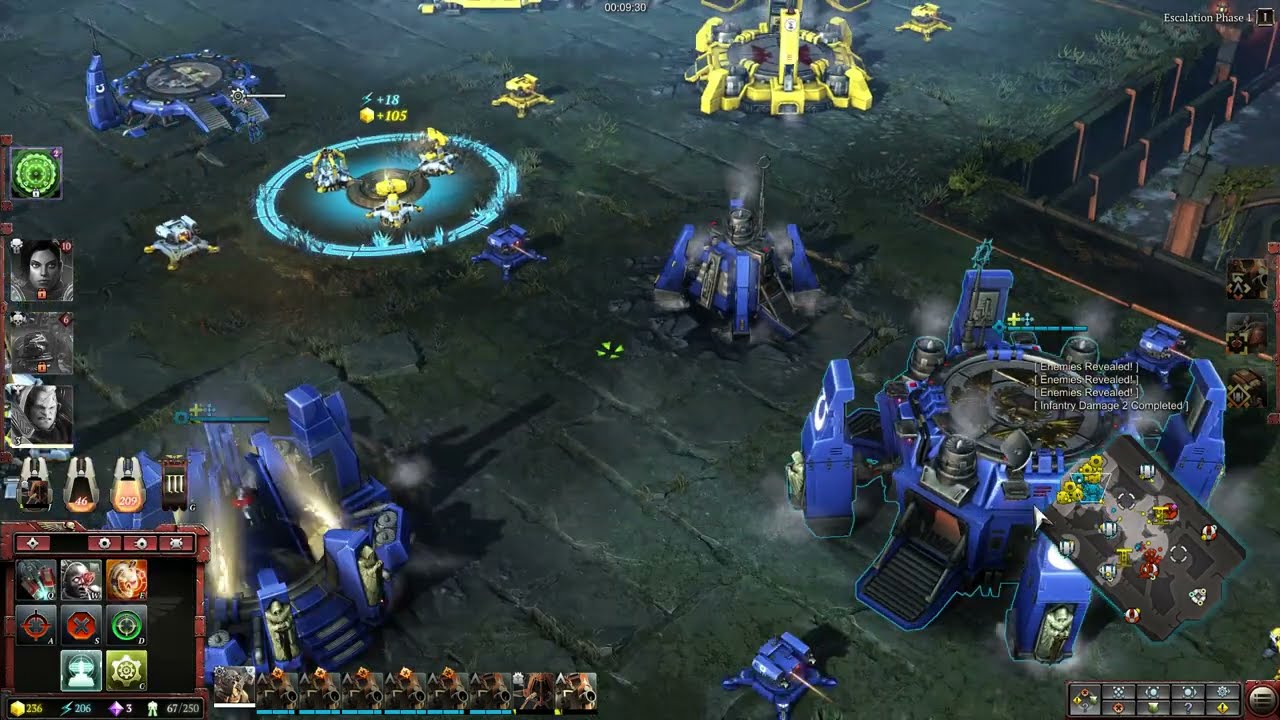Viewport: 1280px width, 720px height.
Task: Select the white-haired hero portrait
Action: [40, 414]
